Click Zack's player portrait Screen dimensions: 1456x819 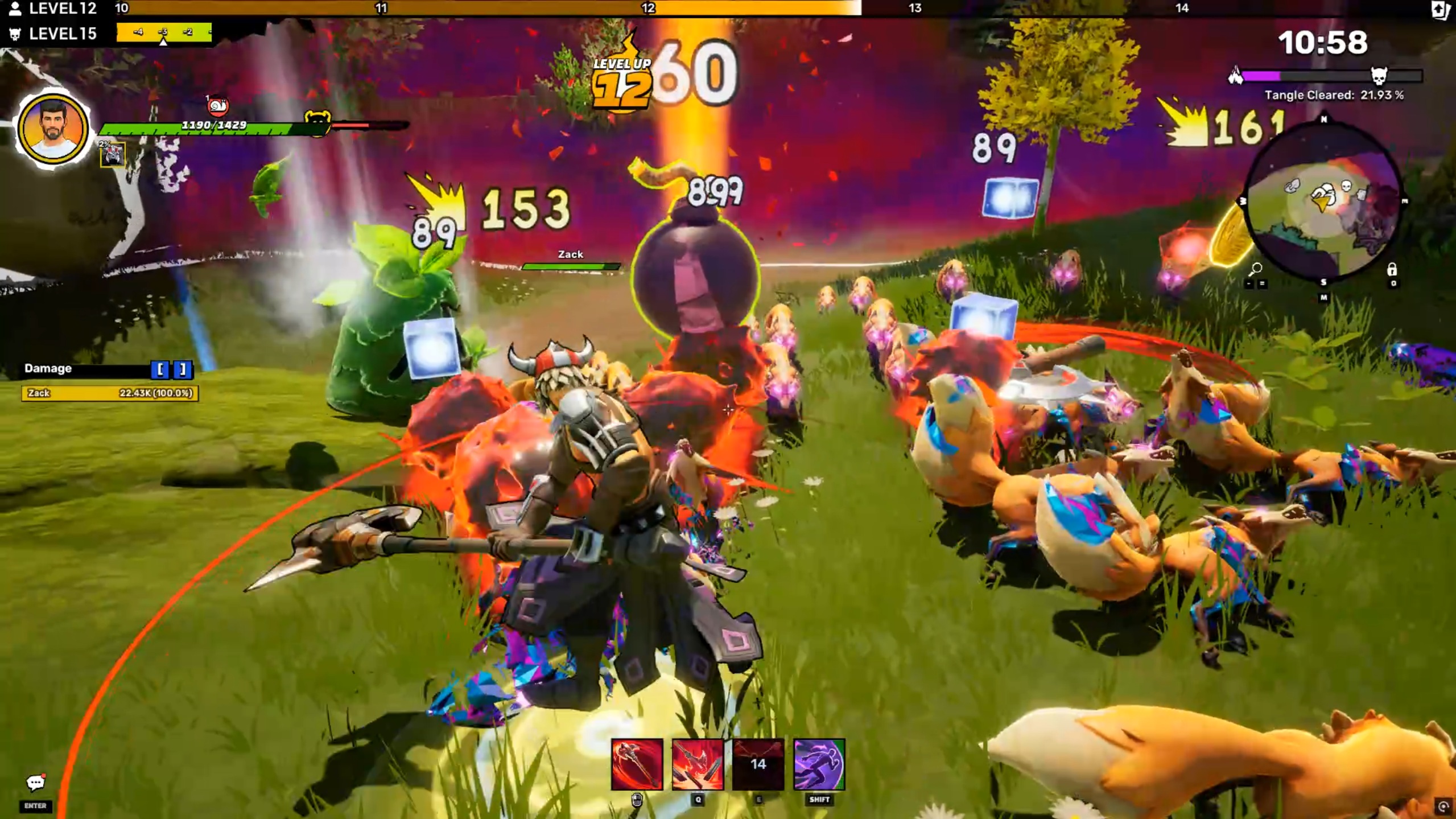(x=53, y=129)
